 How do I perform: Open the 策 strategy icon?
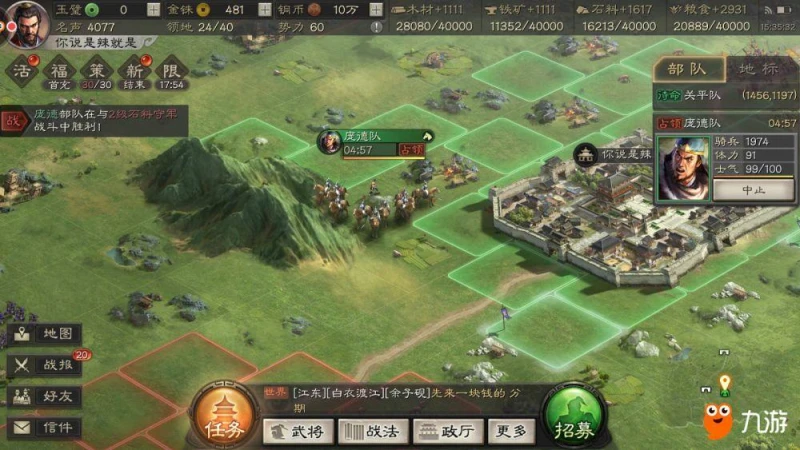[97, 71]
